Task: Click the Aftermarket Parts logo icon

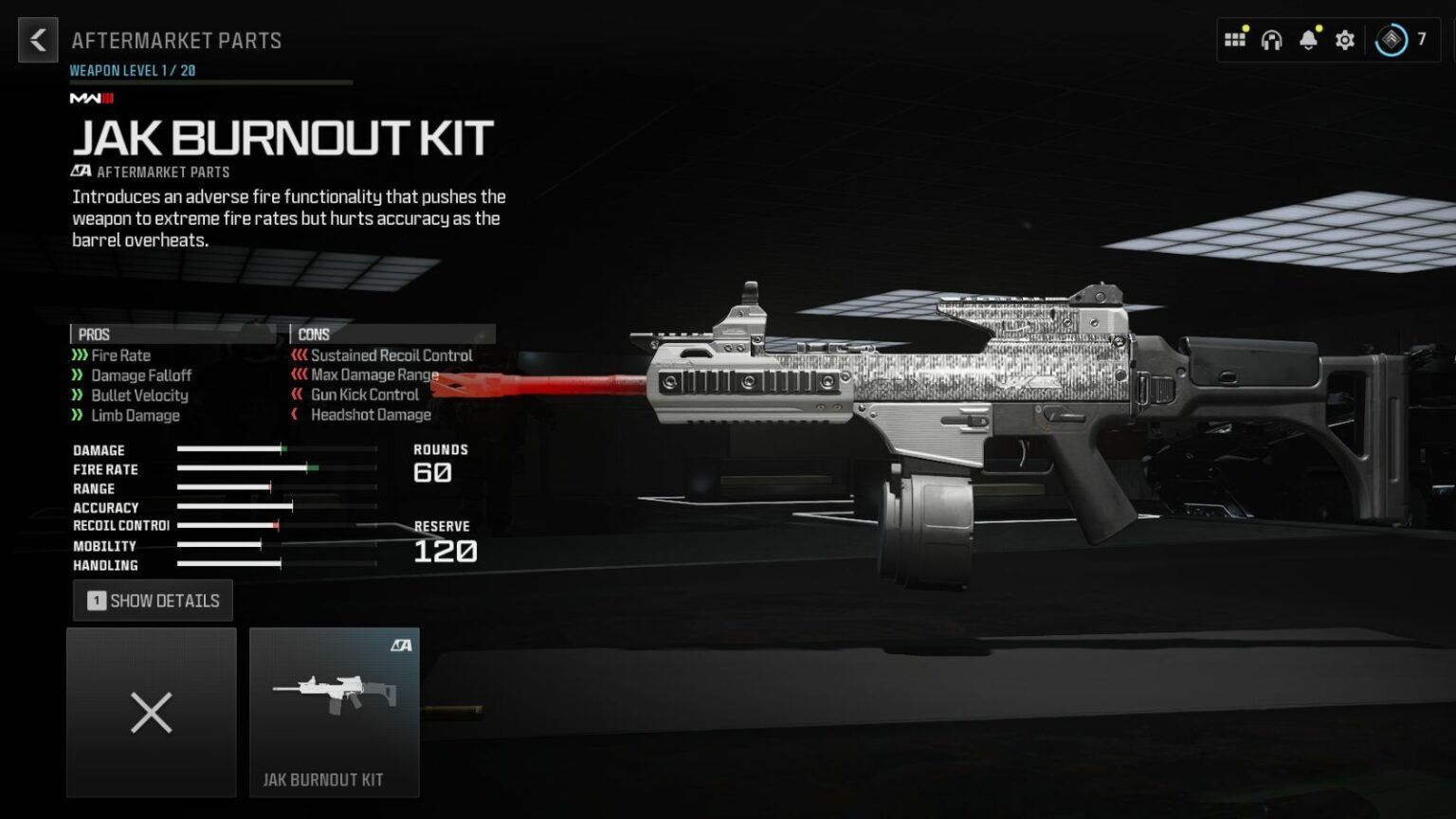Action: tap(82, 172)
